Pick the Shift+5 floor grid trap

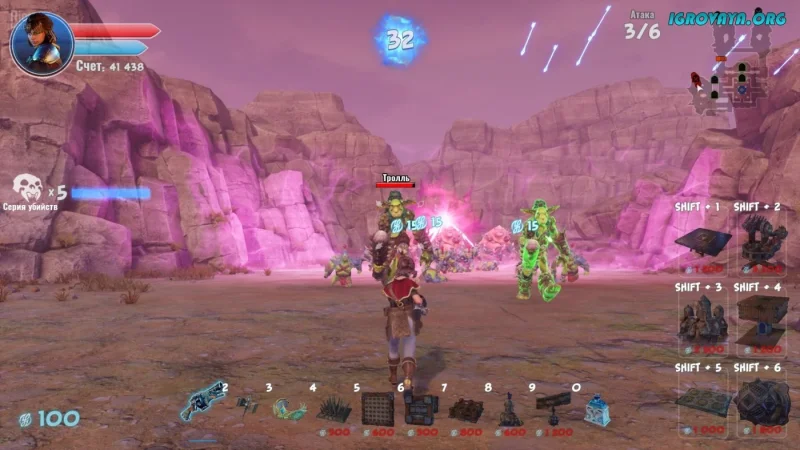pyautogui.click(x=704, y=400)
